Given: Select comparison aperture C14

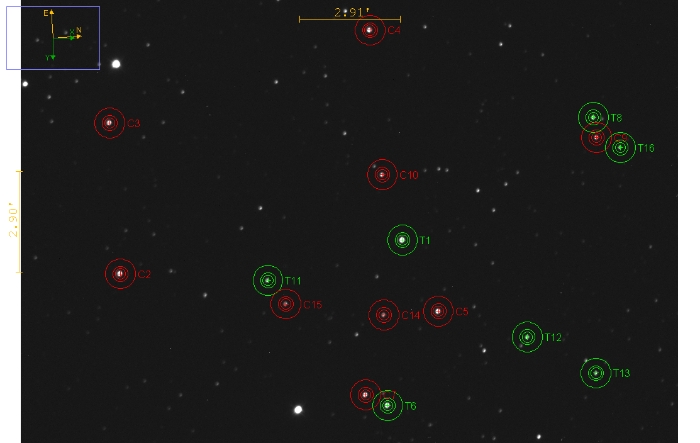Looking at the screenshot, I should point(384,315).
